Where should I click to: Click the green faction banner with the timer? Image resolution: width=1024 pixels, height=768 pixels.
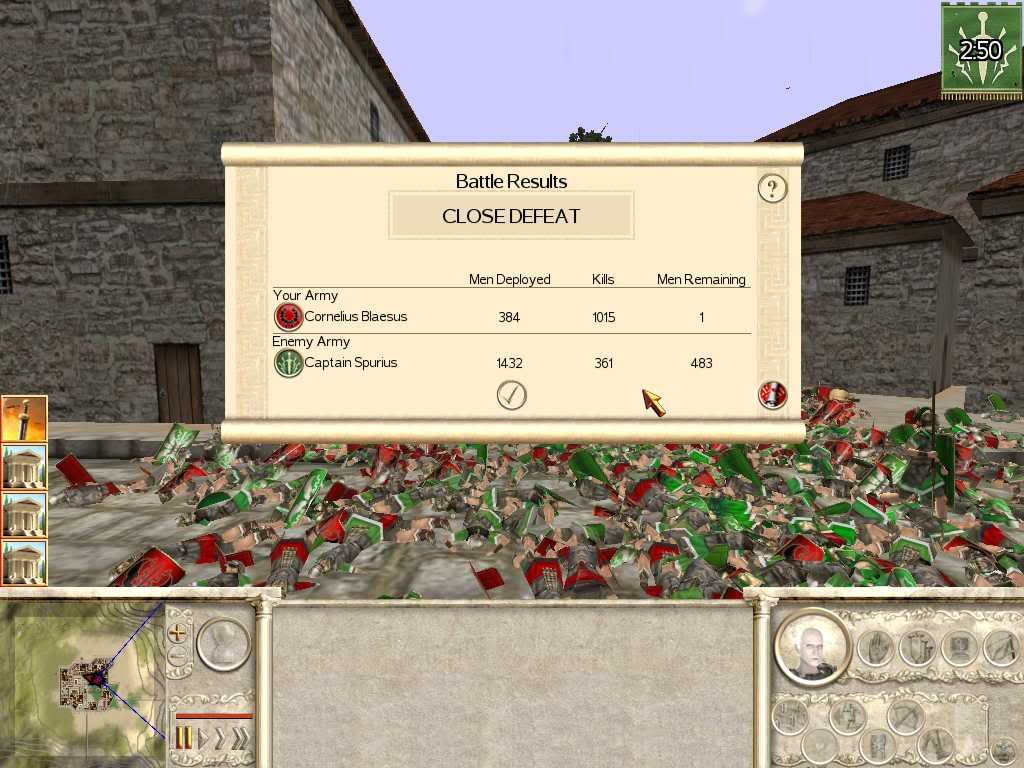(x=980, y=51)
